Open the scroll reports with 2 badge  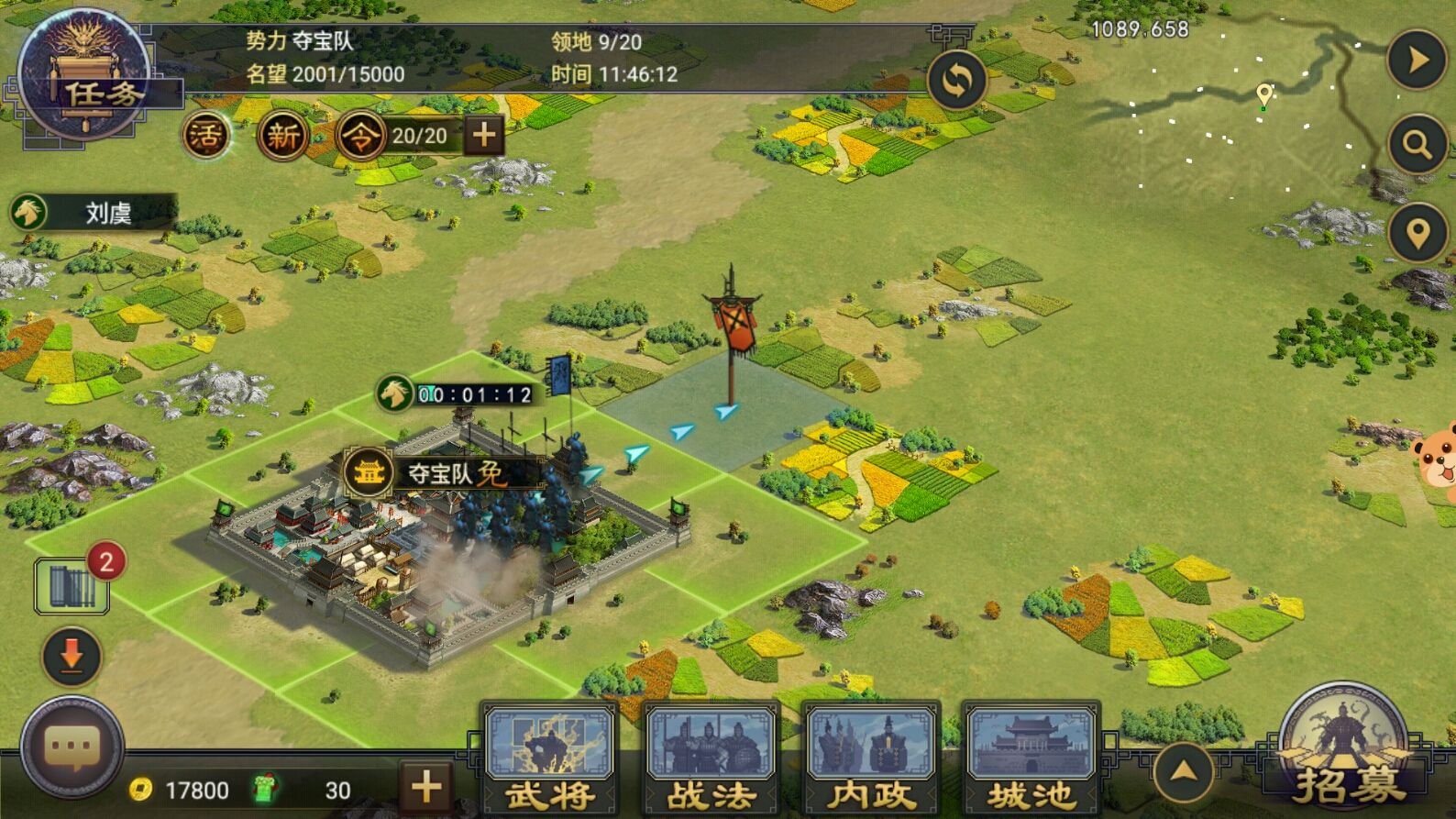pyautogui.click(x=72, y=586)
